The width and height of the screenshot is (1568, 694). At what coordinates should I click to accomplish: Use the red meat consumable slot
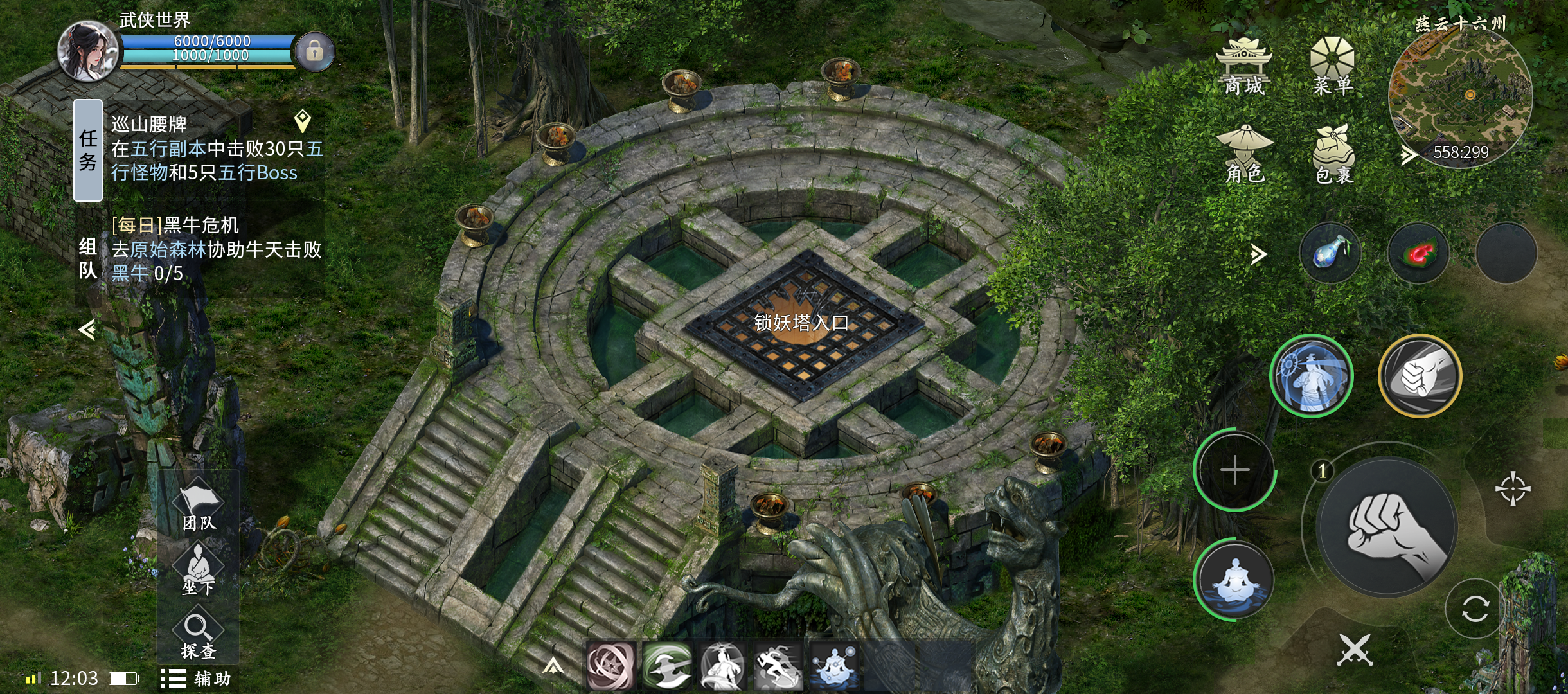pos(1418,253)
